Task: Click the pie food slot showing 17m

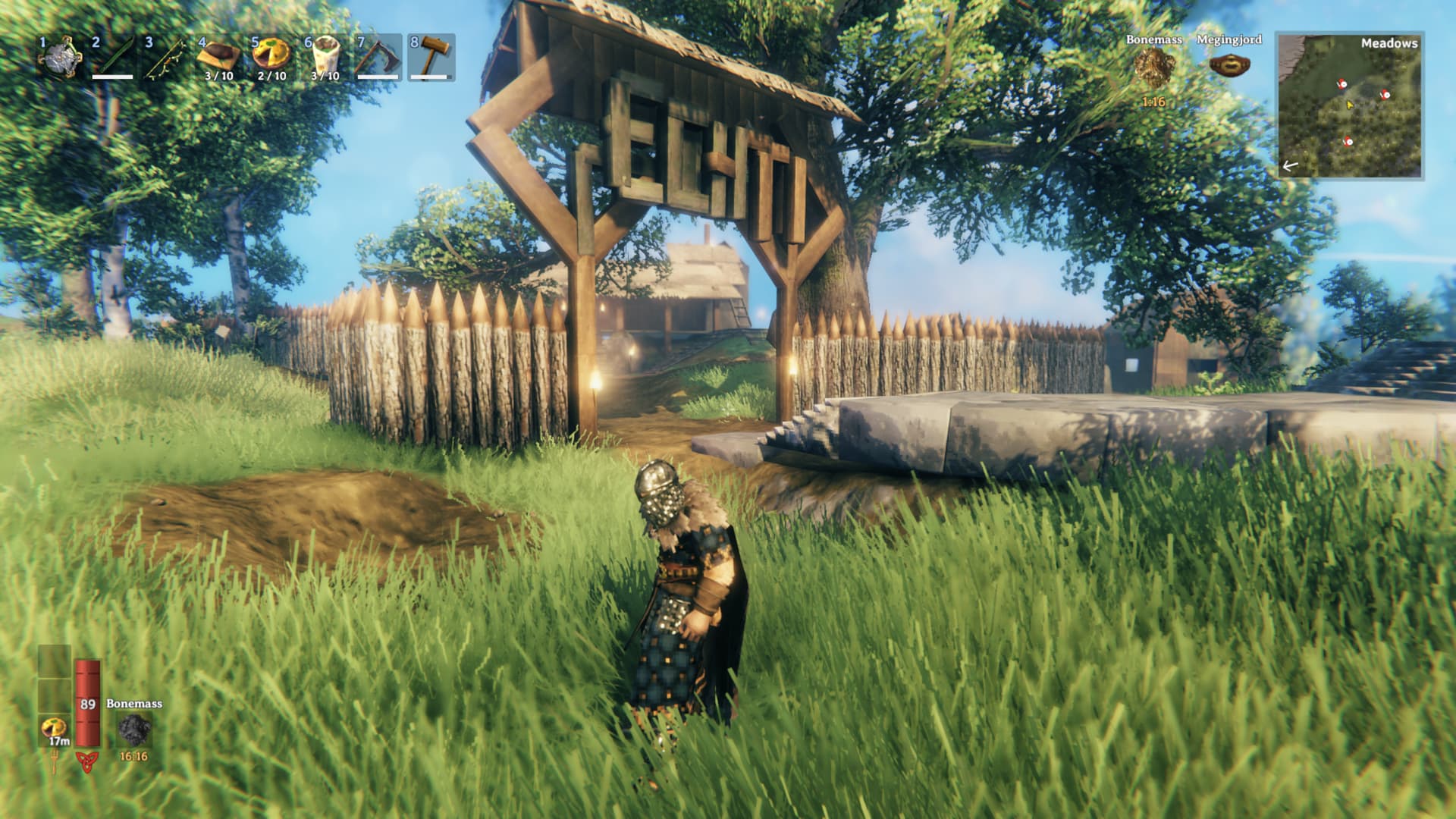Action: 55,730
